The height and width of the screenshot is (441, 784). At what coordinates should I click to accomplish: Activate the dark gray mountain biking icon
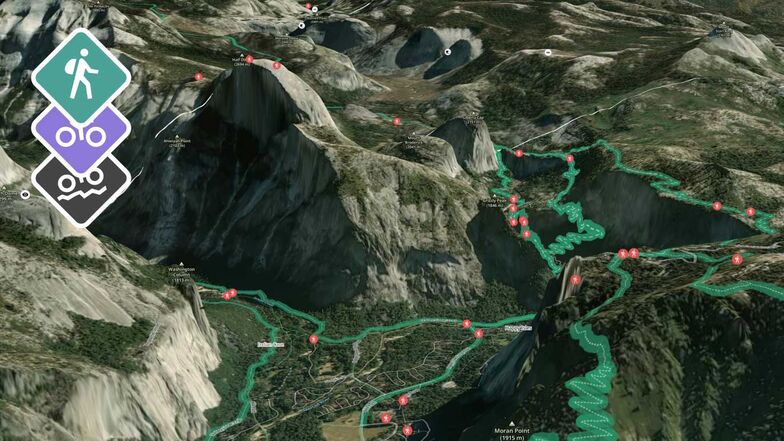(80, 187)
